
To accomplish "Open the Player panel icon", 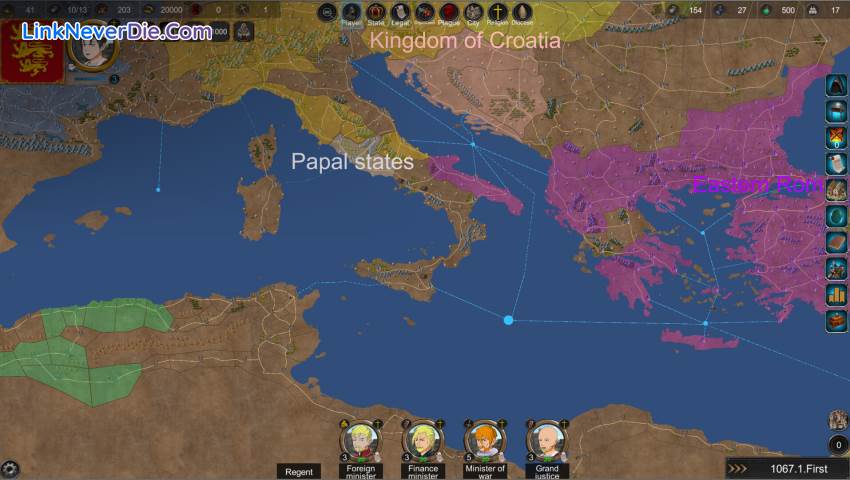I will pos(351,12).
